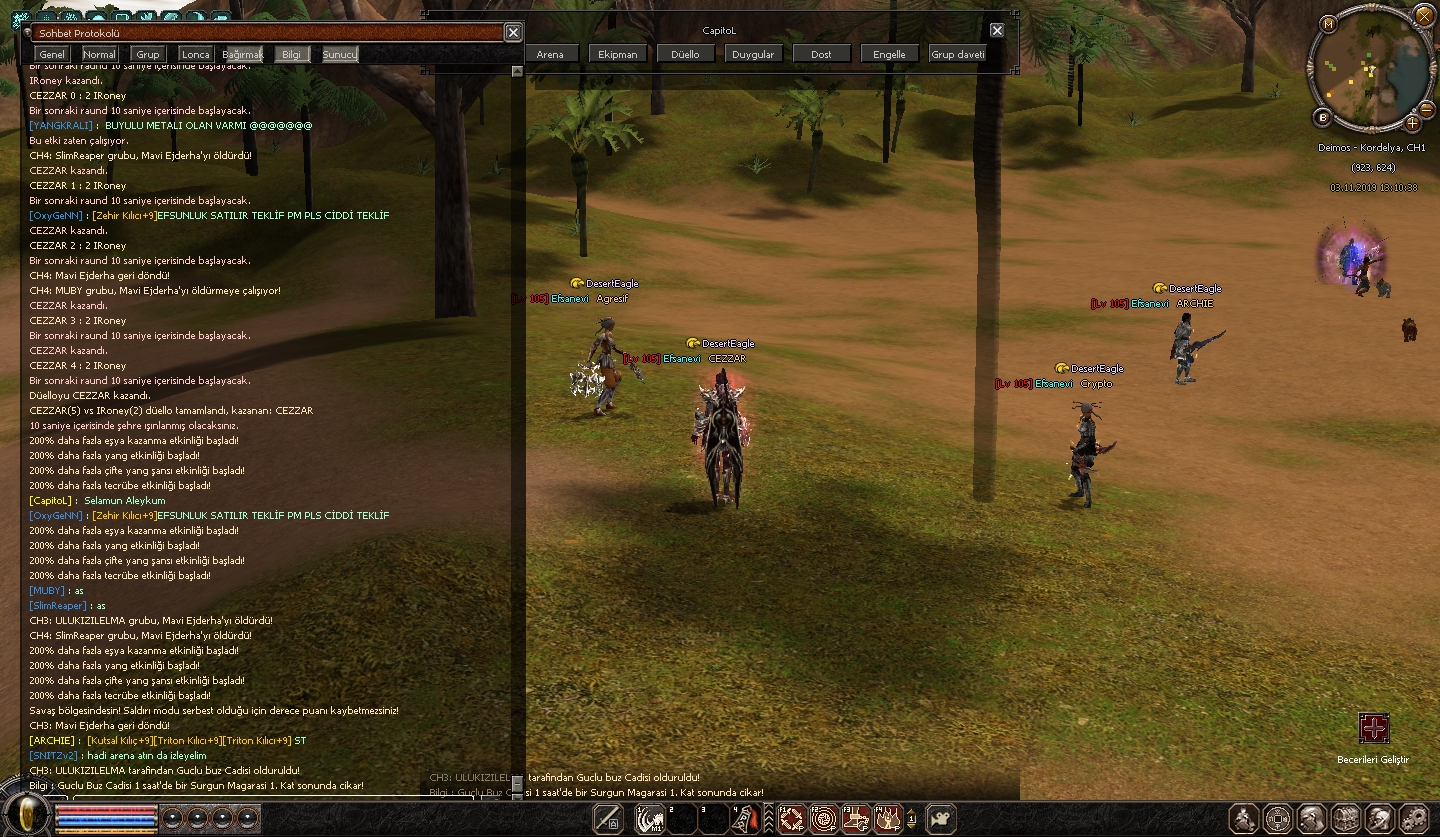Zoom in the minimap with the plus button

click(x=1412, y=123)
